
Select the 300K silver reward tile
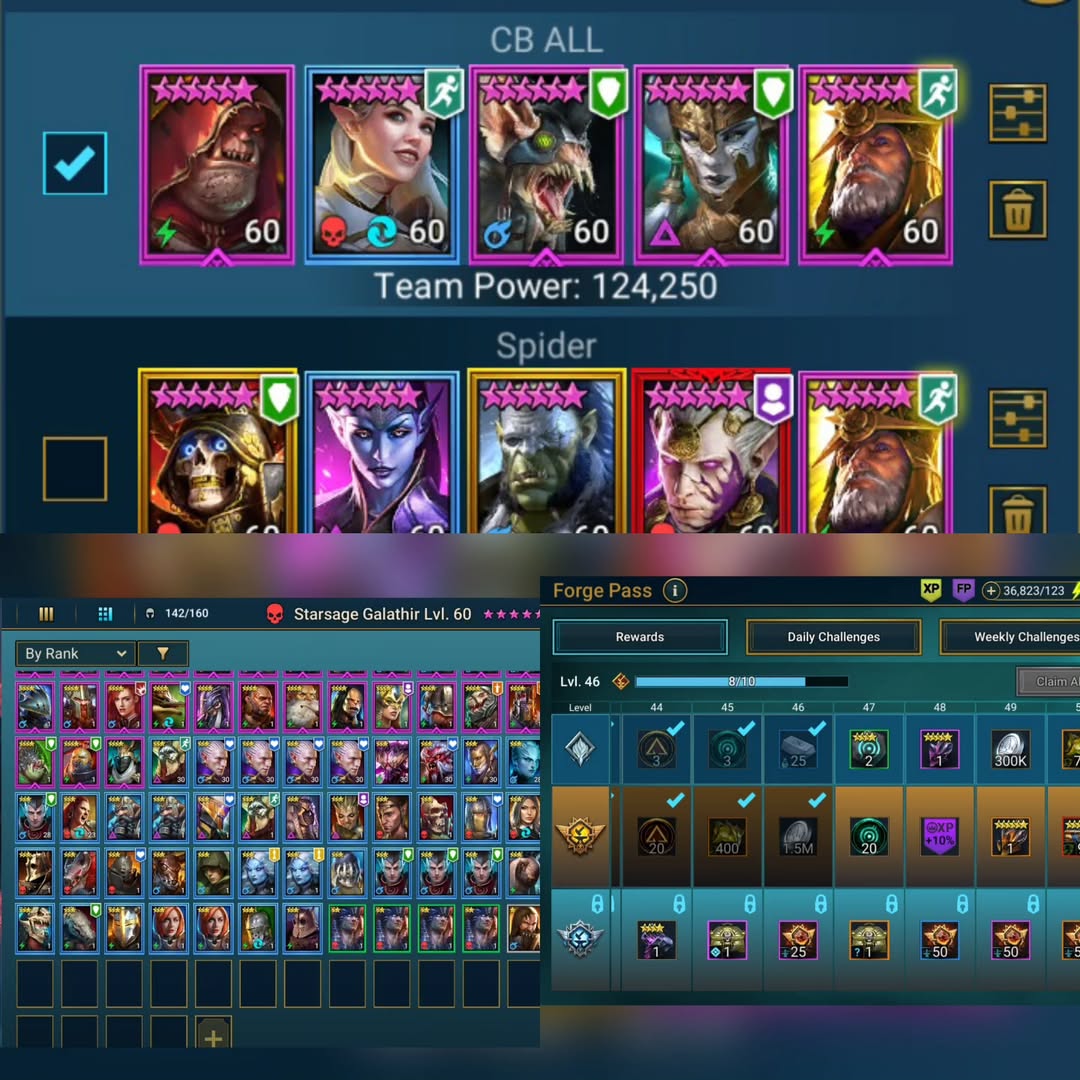point(1010,750)
